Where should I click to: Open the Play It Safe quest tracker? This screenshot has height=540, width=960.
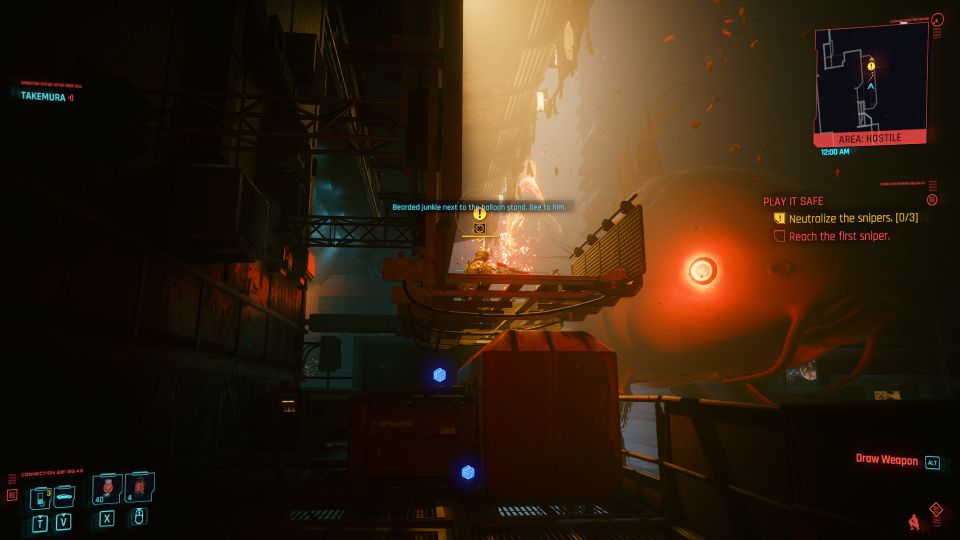point(794,200)
